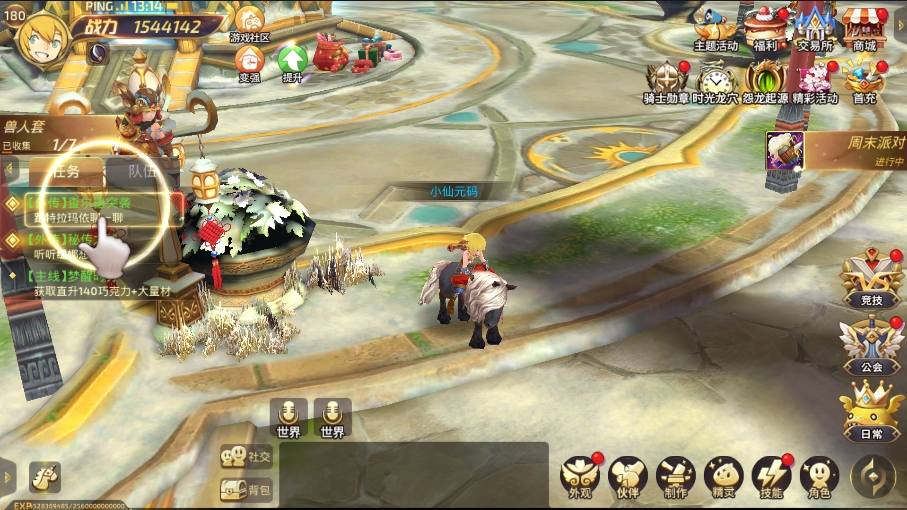Open the 商城 shop
The width and height of the screenshot is (907, 510).
[864, 27]
